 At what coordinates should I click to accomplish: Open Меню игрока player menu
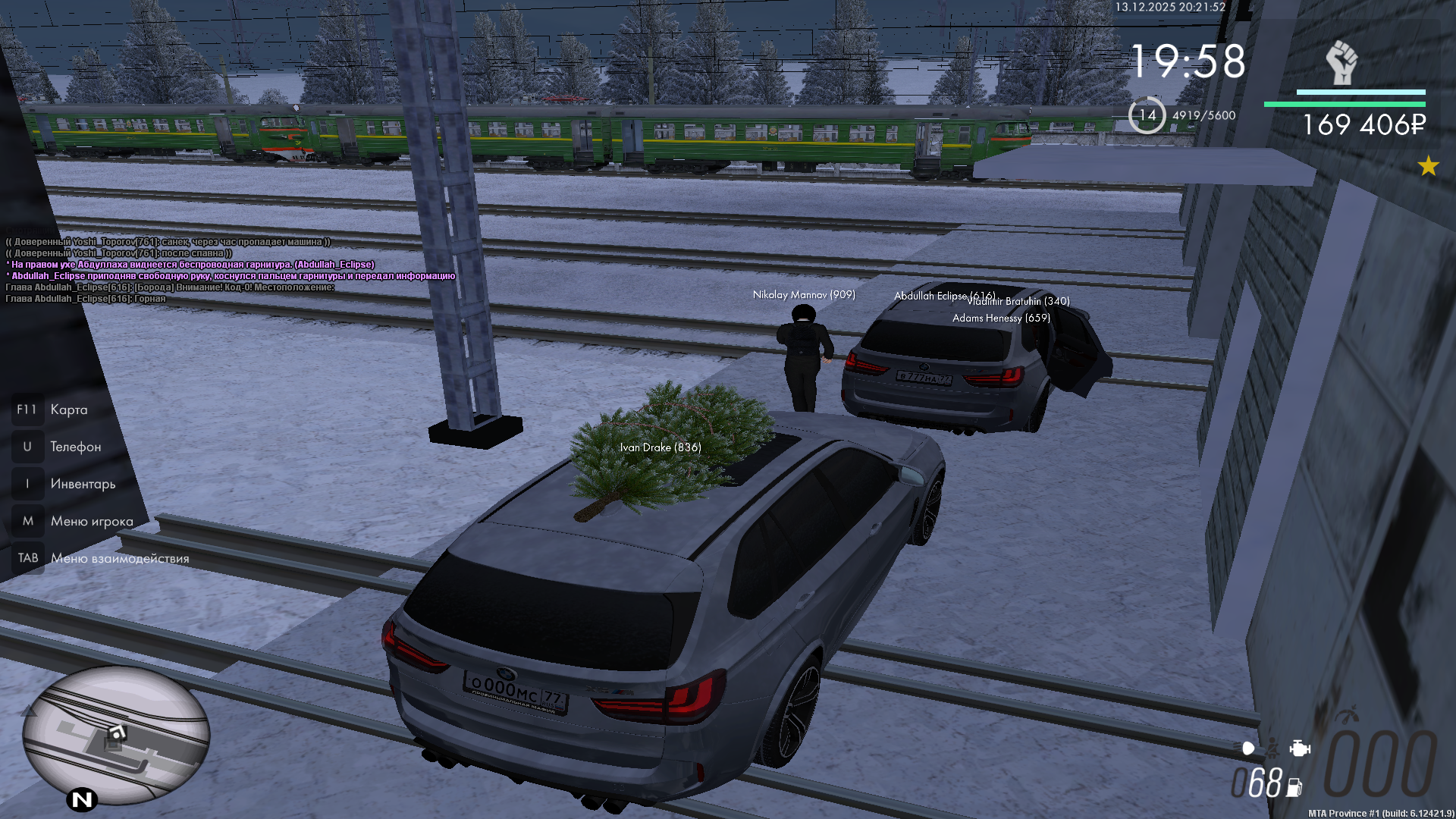tap(91, 522)
